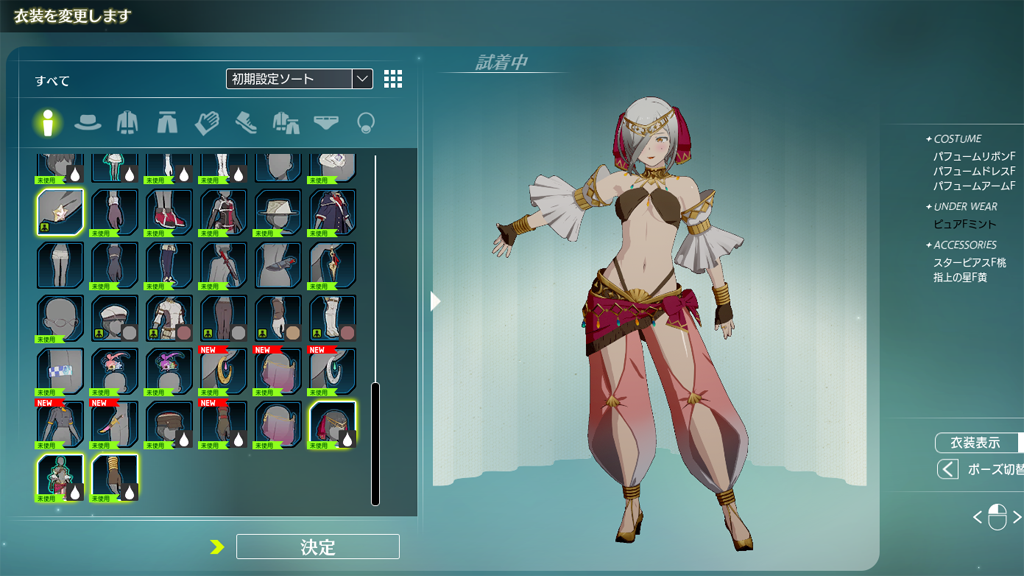Switch to the gloves category tab
The height and width of the screenshot is (576, 1024).
206,123
